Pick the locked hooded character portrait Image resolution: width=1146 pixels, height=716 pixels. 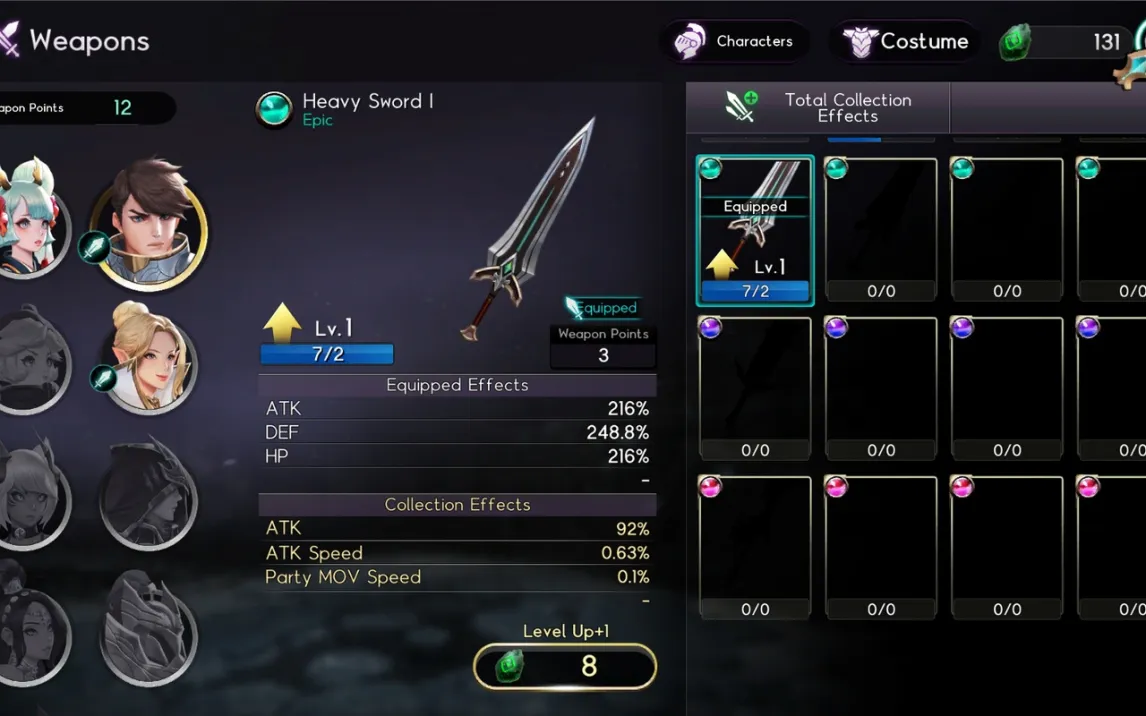coord(149,495)
